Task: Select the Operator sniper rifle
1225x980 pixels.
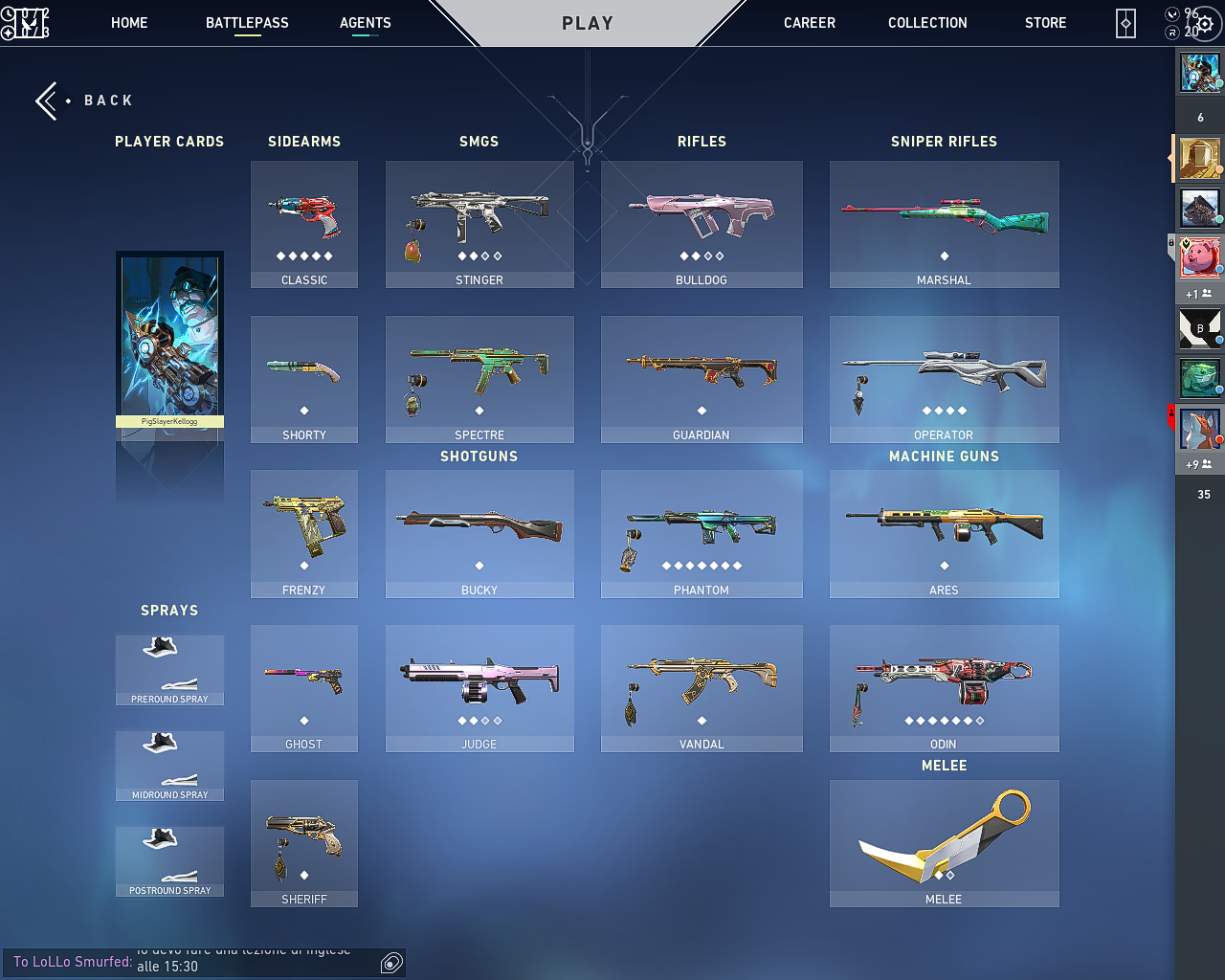Action: [x=944, y=379]
